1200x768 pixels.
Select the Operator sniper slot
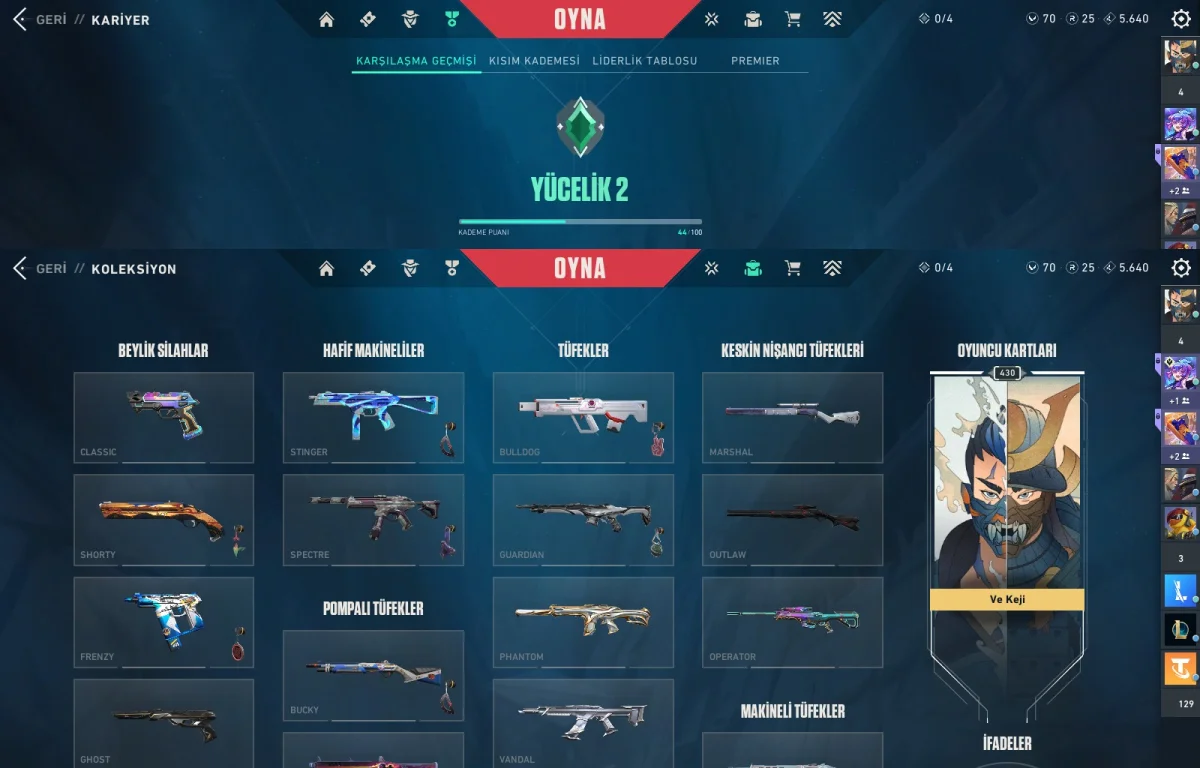tap(792, 621)
